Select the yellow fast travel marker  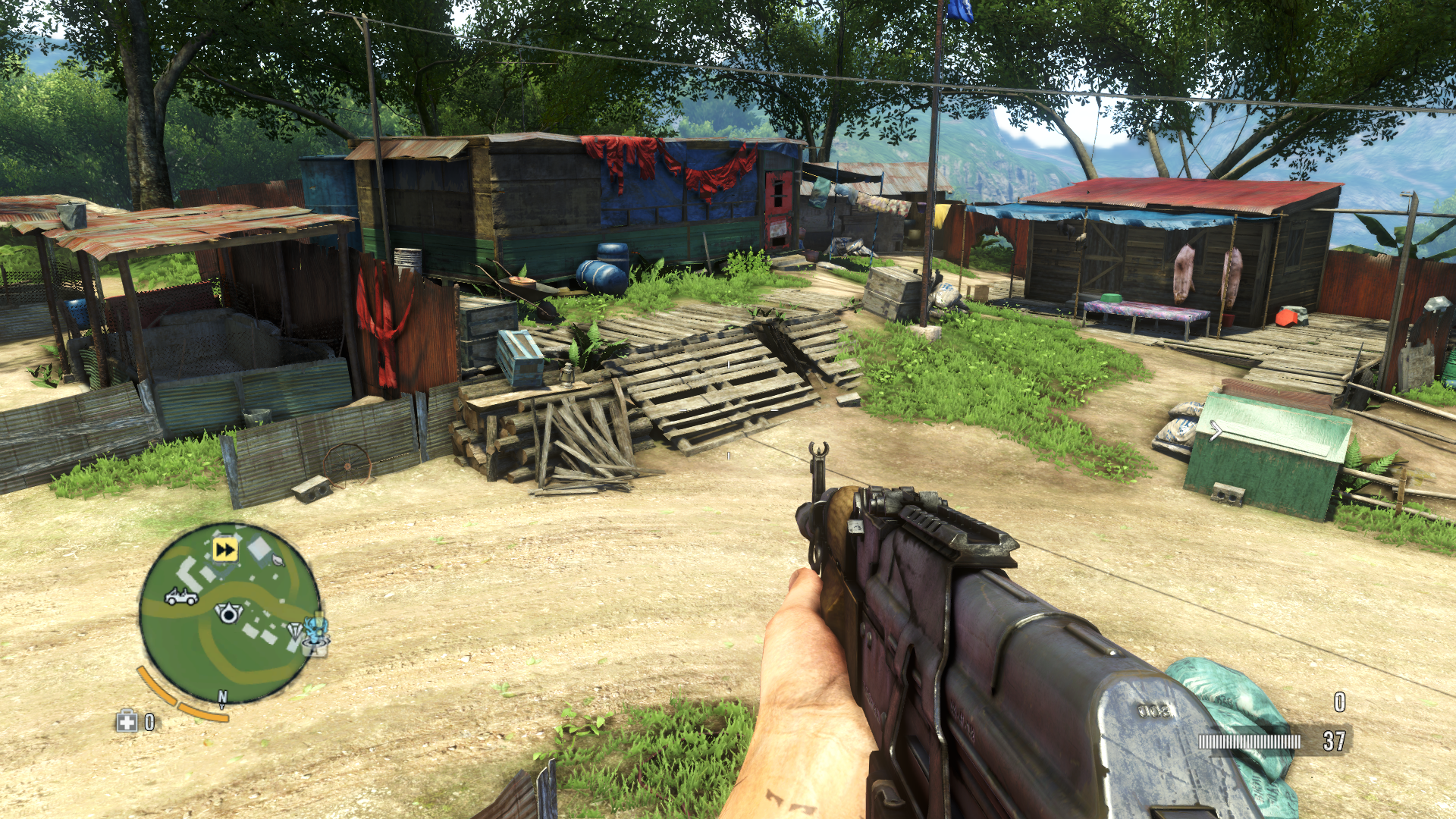pos(225,549)
